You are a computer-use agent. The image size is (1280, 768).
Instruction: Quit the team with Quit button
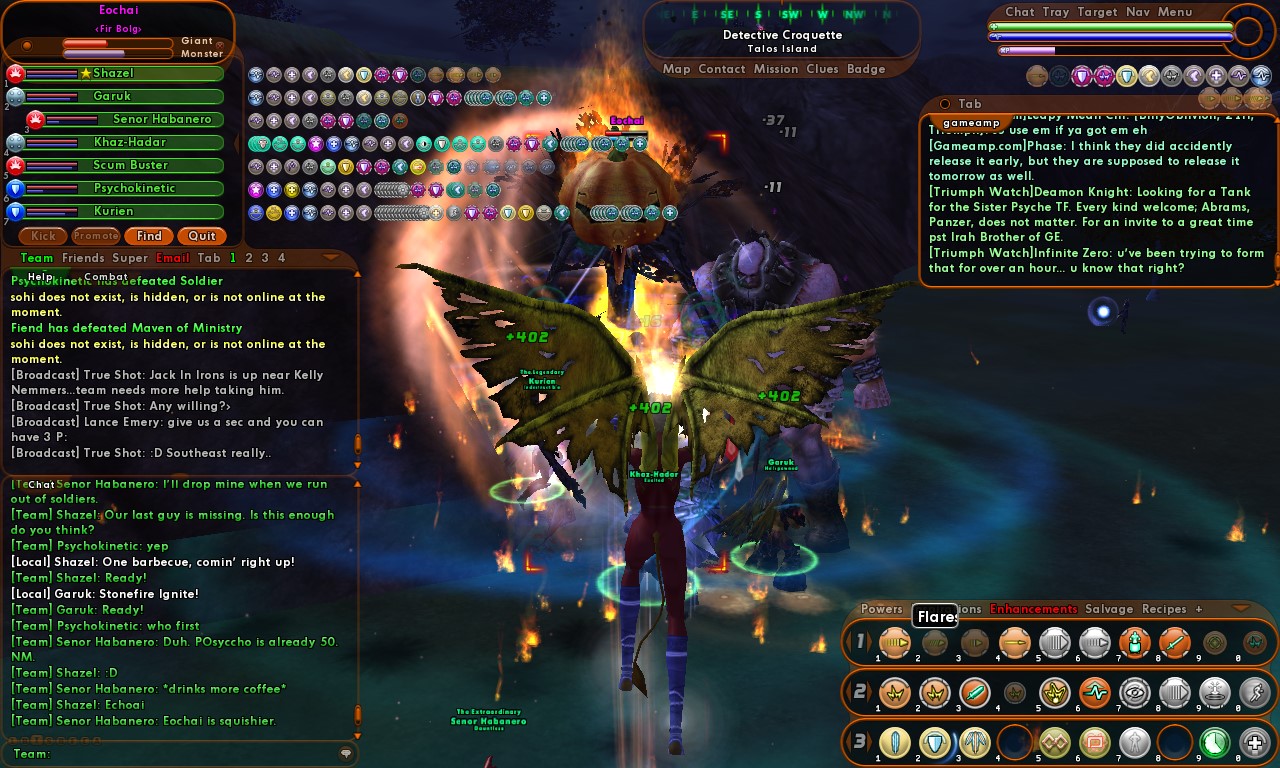pyautogui.click(x=202, y=236)
